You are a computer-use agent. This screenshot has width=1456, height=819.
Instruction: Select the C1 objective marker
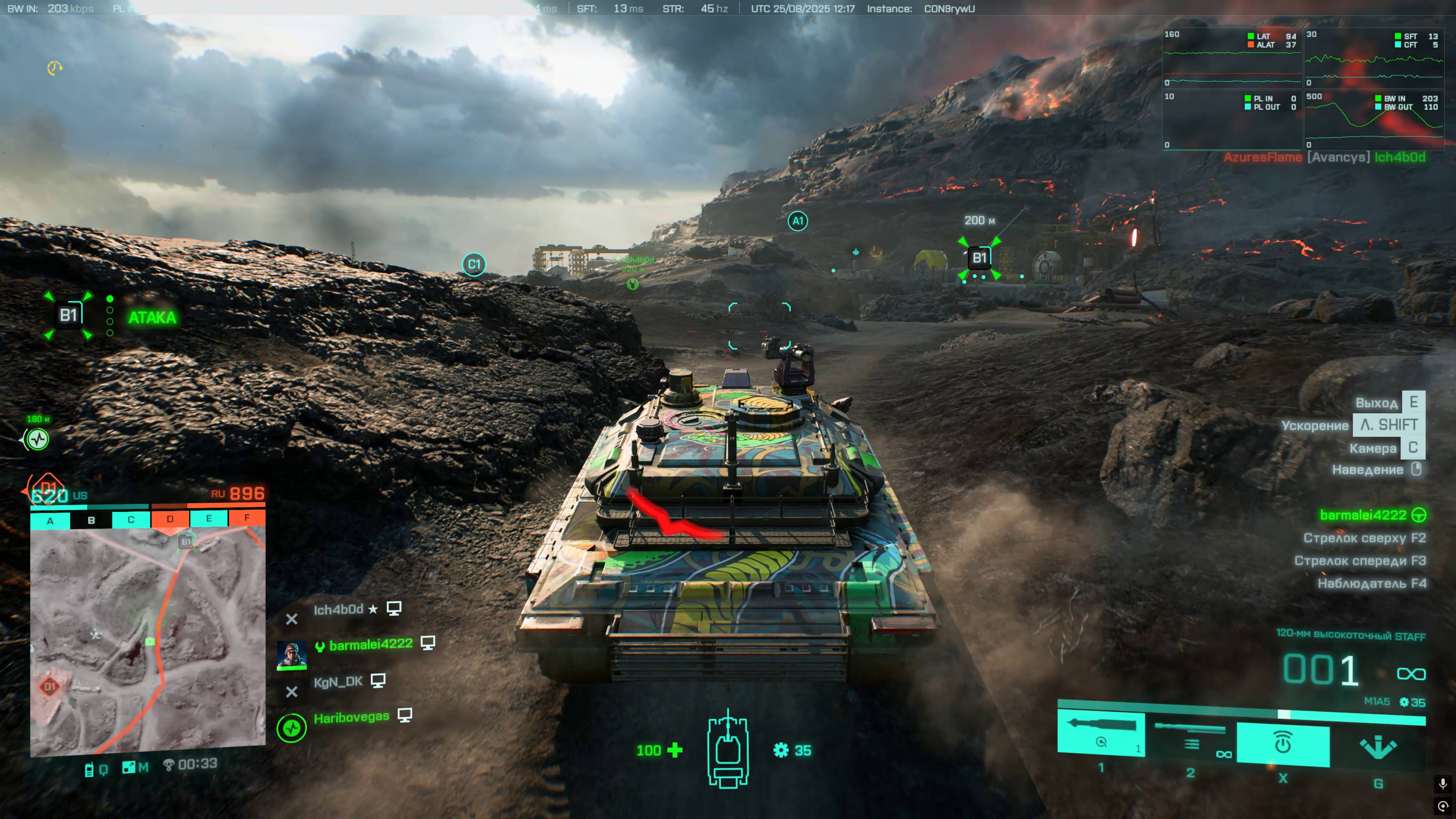pyautogui.click(x=474, y=264)
